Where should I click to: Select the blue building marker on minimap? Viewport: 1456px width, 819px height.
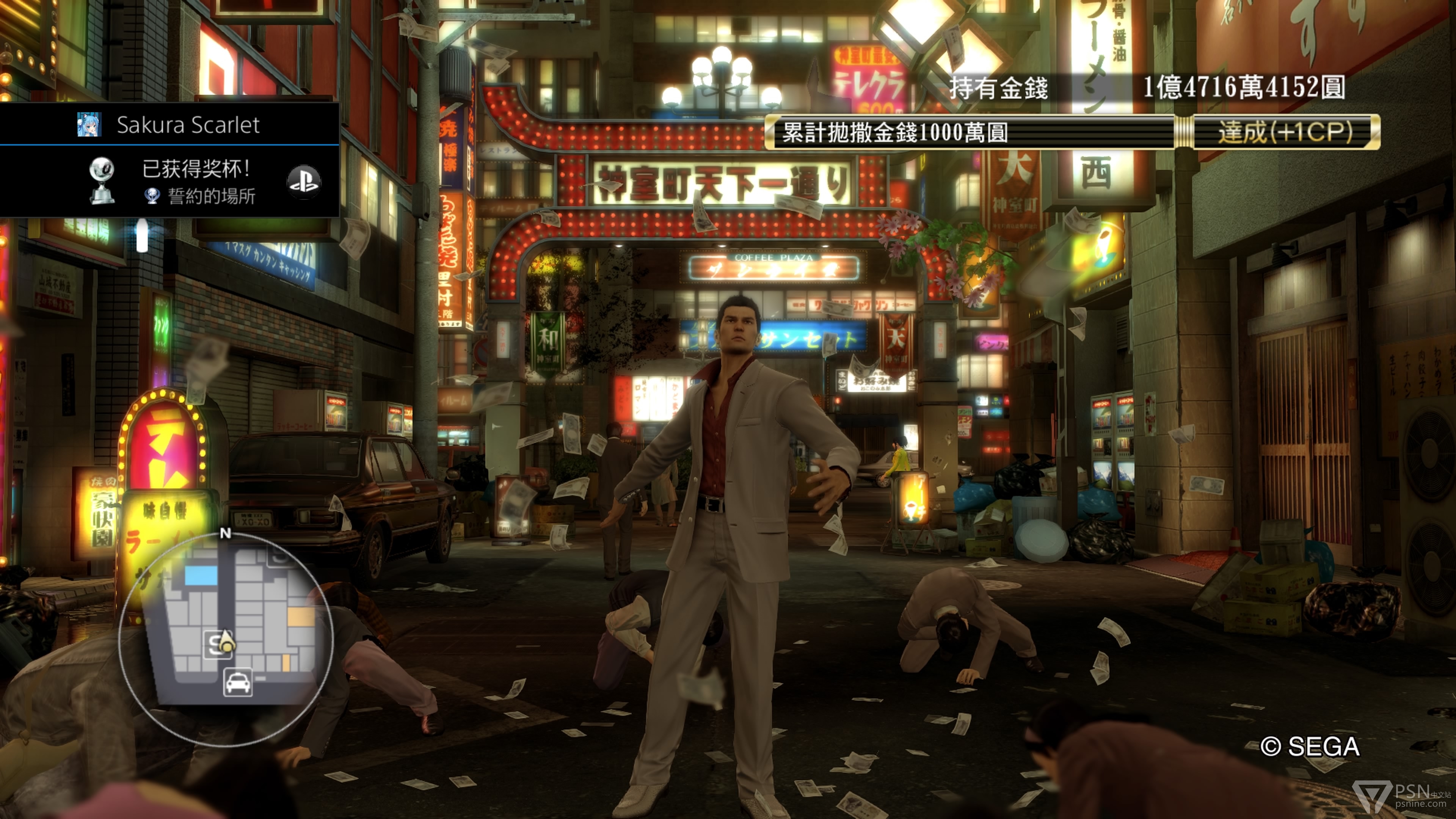201,576
